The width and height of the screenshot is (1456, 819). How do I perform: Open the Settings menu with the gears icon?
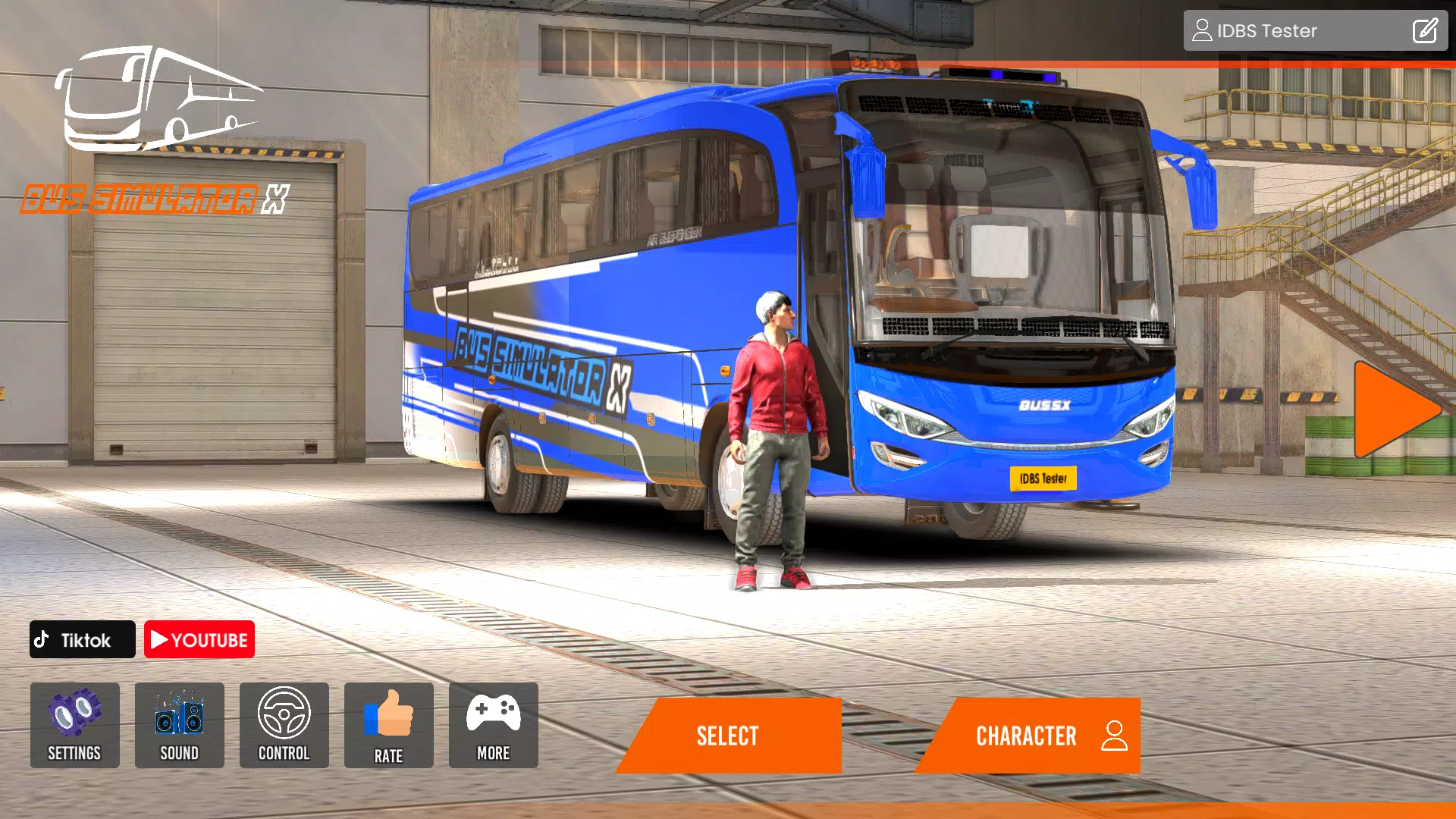(x=74, y=726)
